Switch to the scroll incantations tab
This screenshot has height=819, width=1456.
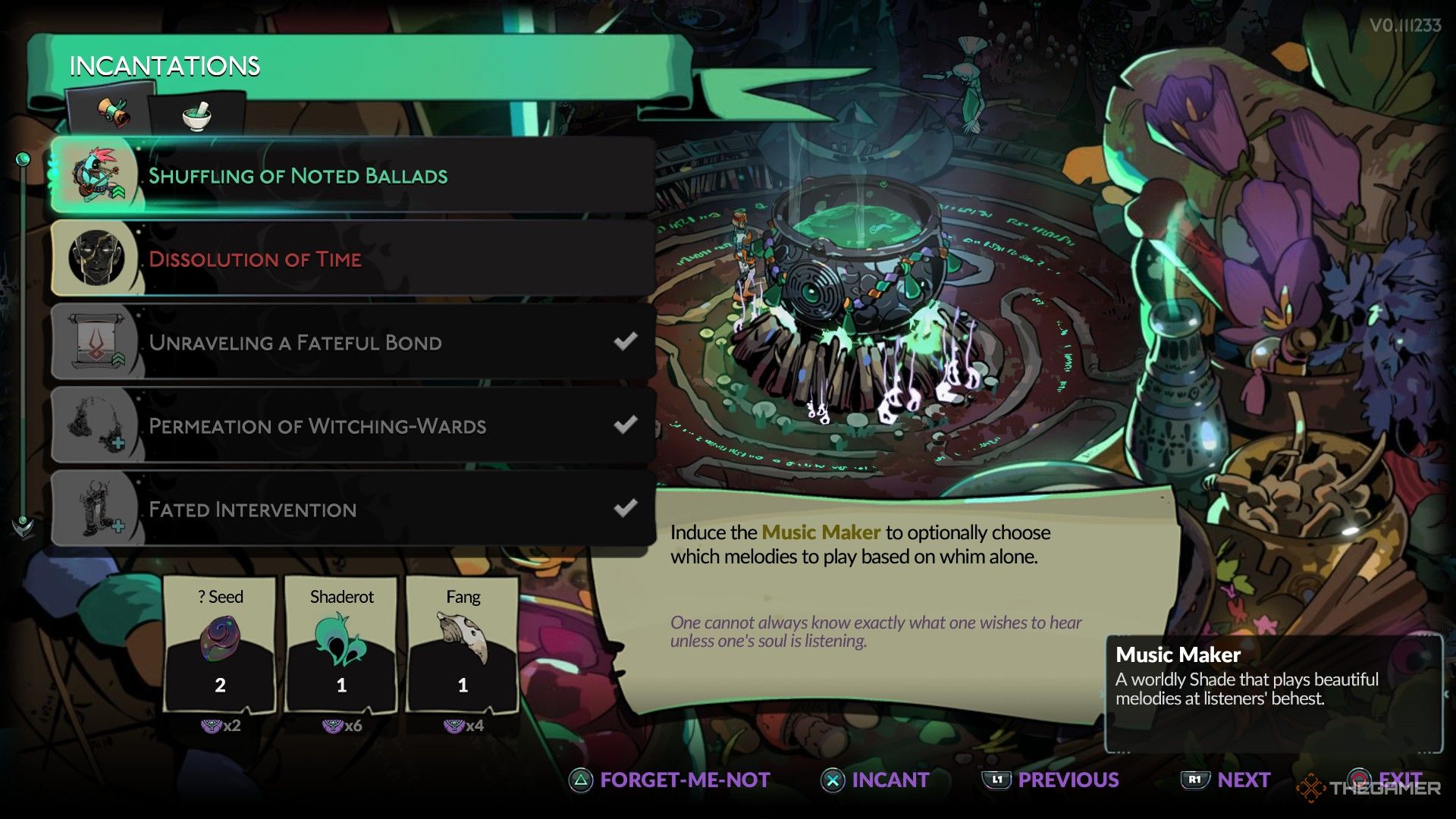tap(112, 115)
